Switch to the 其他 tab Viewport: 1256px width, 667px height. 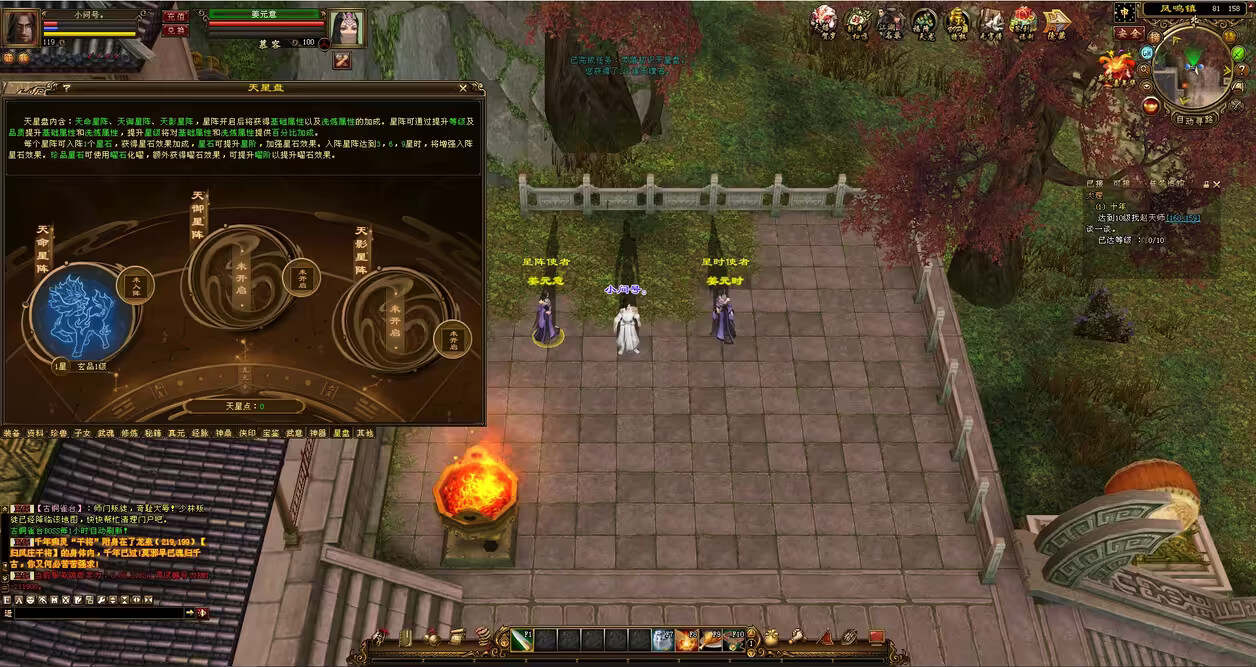364,433
